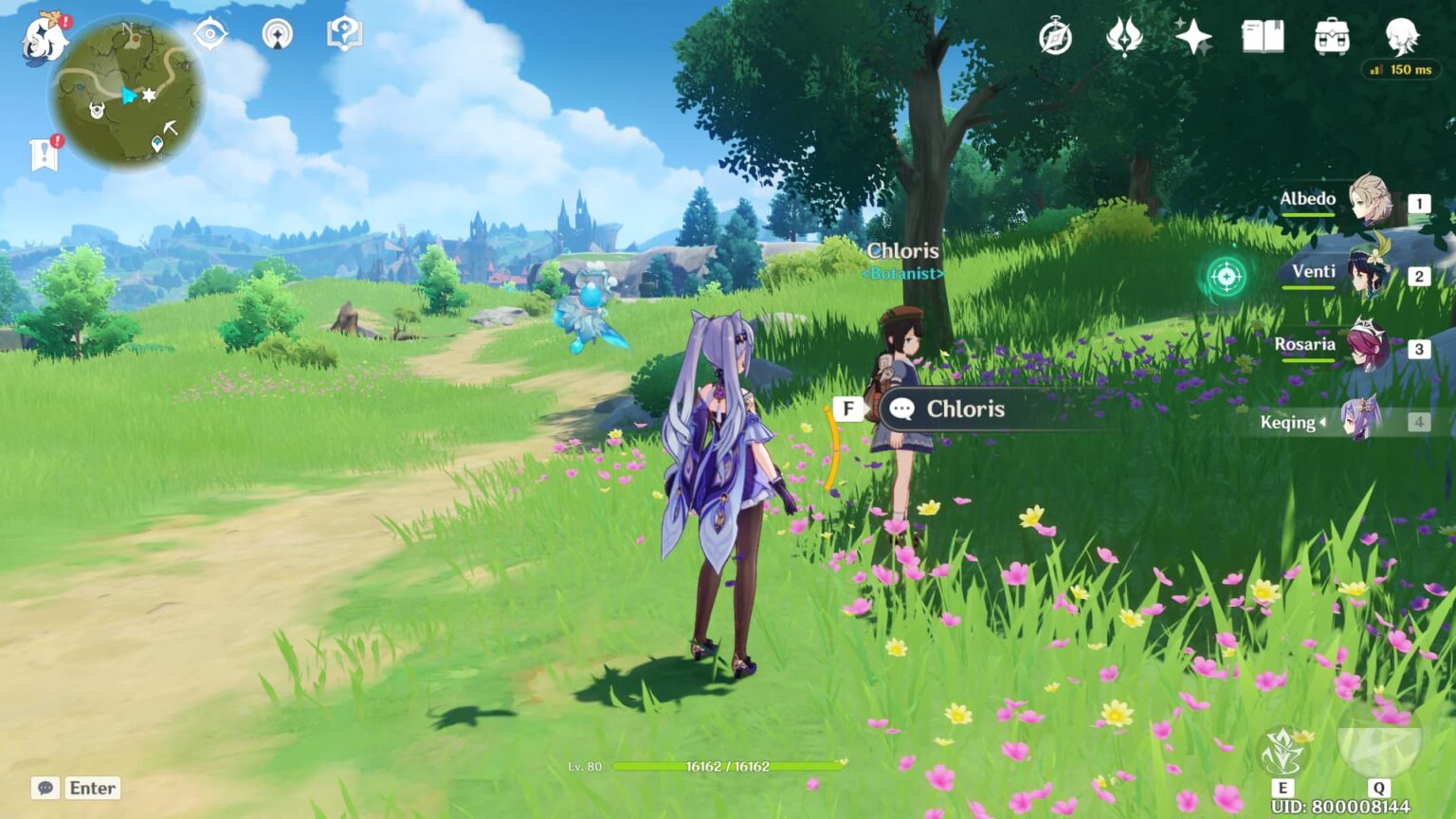Screen dimensions: 1456x819
Task: Open the circular minimap
Action: [127, 95]
